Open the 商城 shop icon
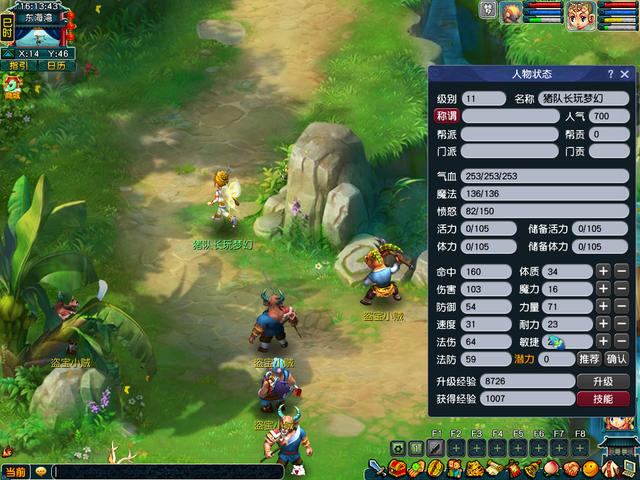Viewport: 640px width, 480px height. (x=12, y=88)
